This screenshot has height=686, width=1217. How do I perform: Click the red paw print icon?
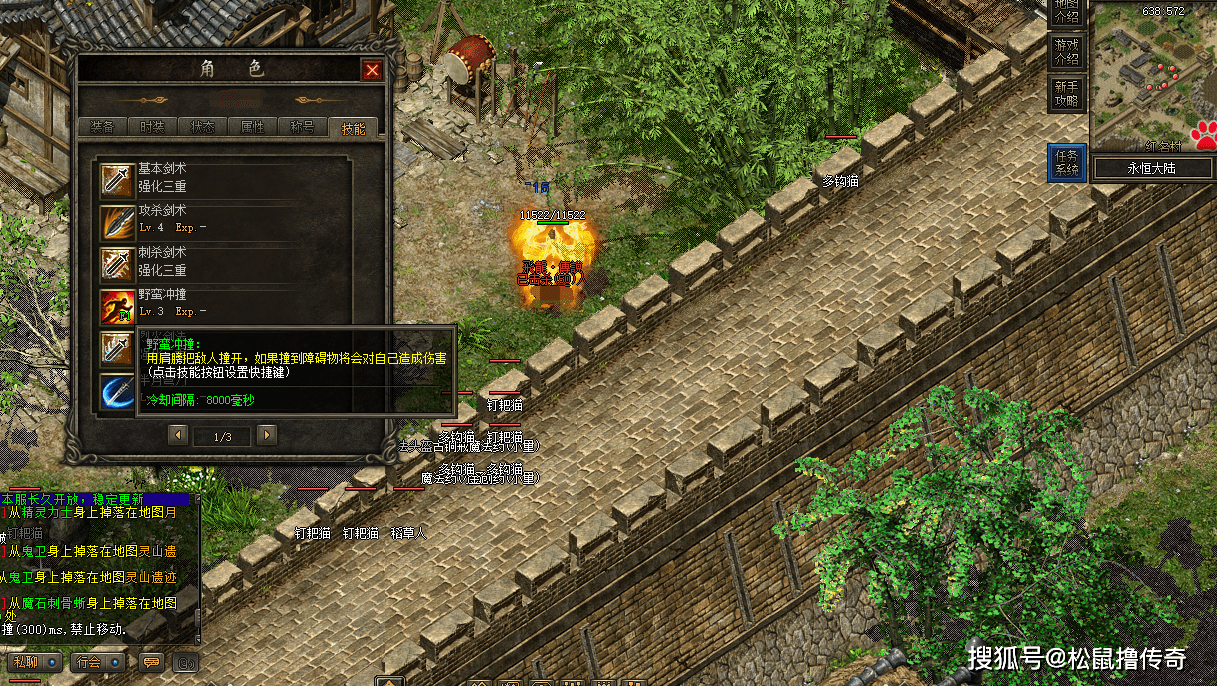pos(1203,135)
